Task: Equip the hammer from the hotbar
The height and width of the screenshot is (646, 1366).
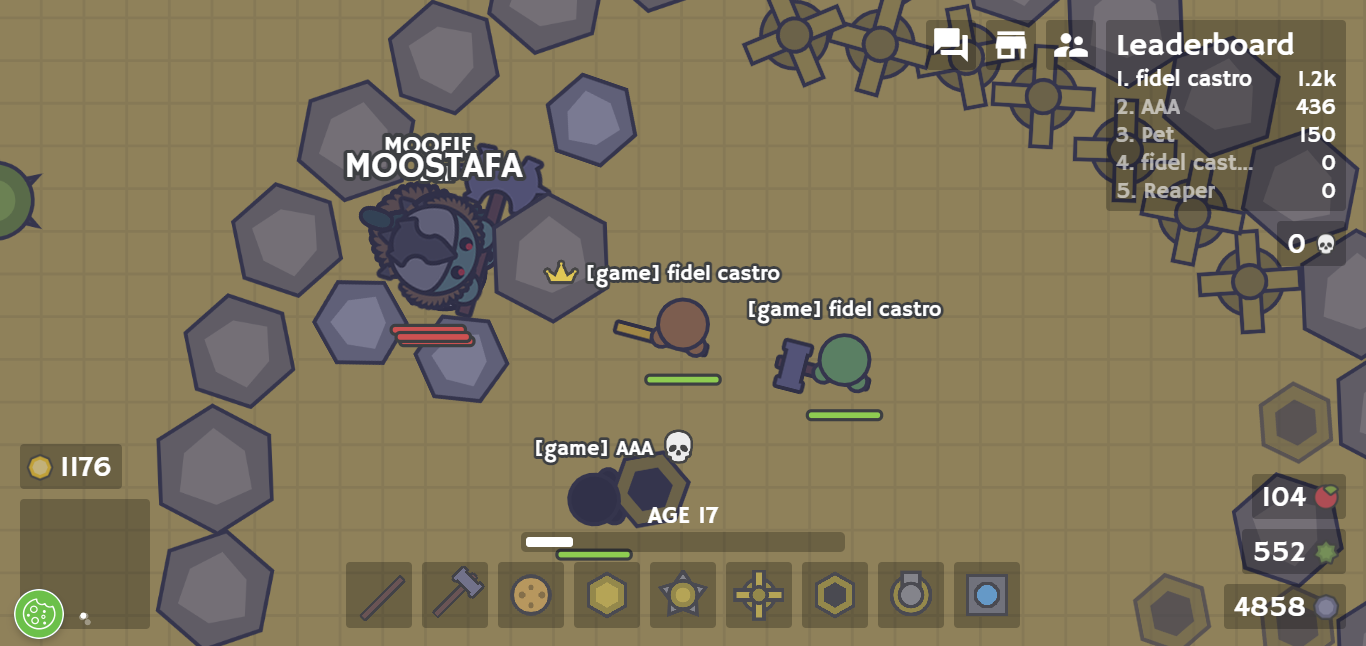Action: (455, 595)
